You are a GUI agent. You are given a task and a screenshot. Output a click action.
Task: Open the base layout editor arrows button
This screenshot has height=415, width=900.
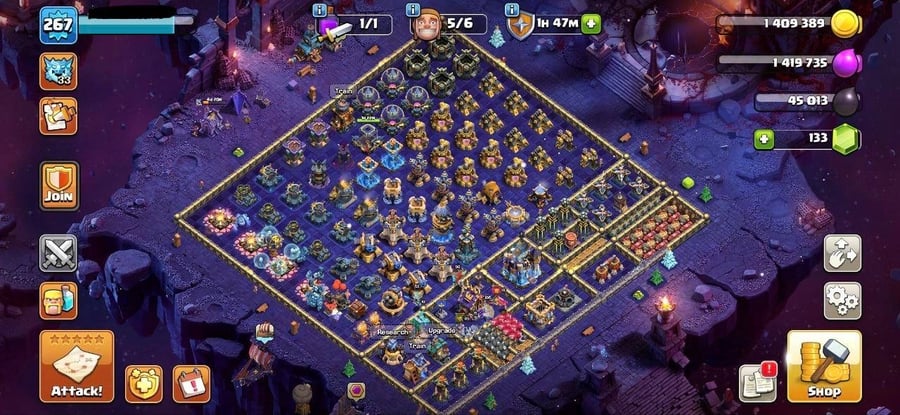(x=842, y=253)
